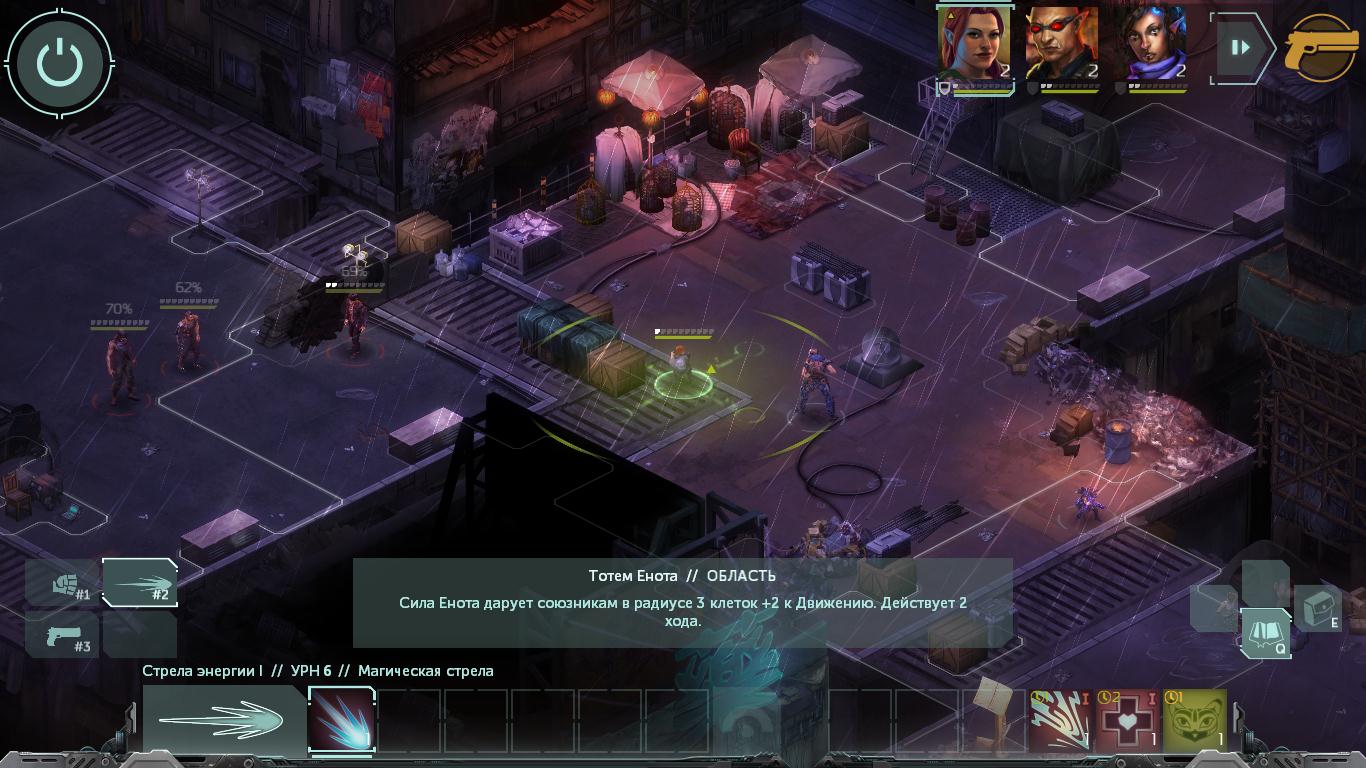The height and width of the screenshot is (768, 1366).
Task: Activate the Raccoon Totem ability icon
Action: 1194,718
